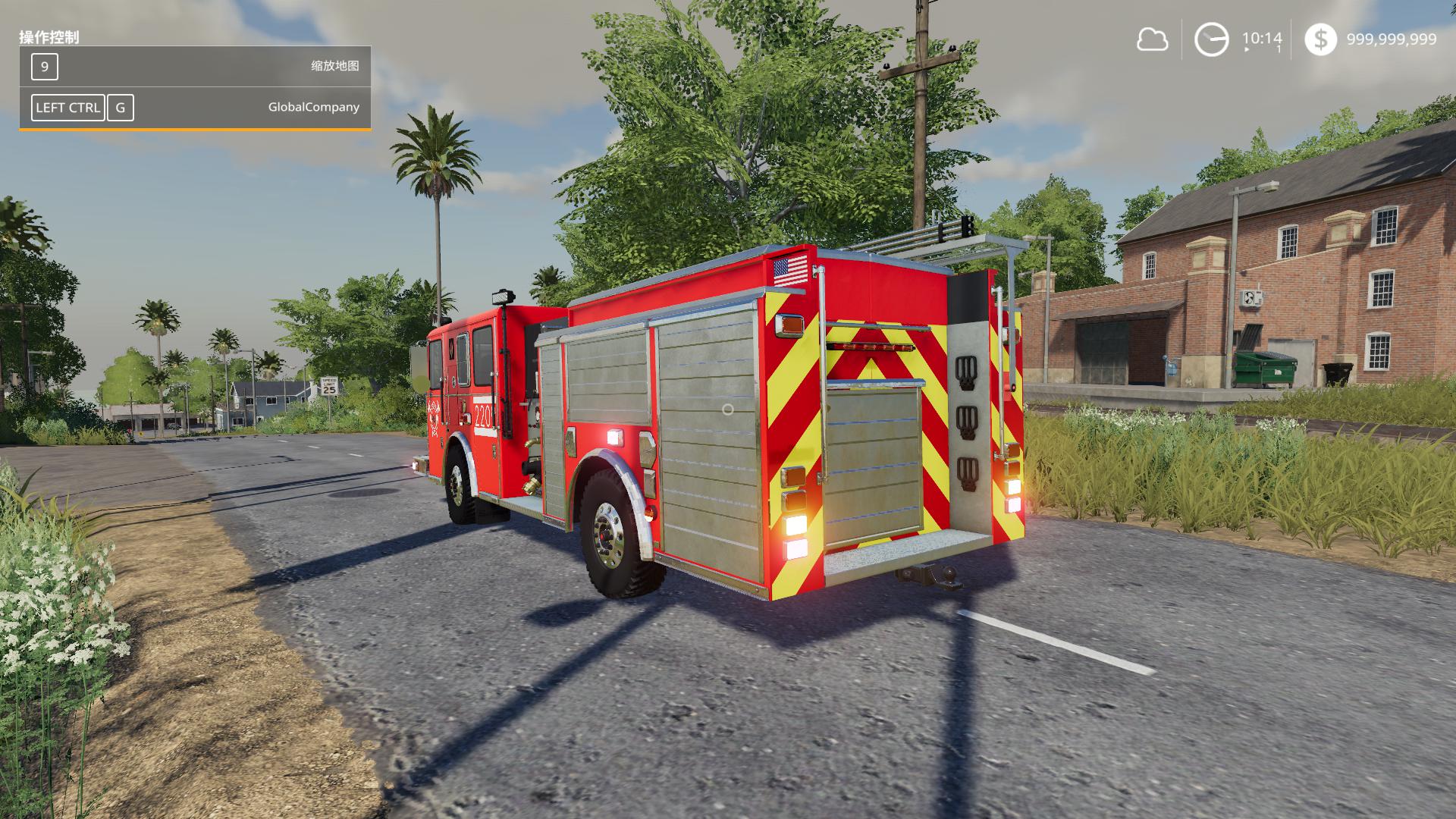Click the 9 key hint badge
This screenshot has width=1456, height=819.
click(44, 67)
